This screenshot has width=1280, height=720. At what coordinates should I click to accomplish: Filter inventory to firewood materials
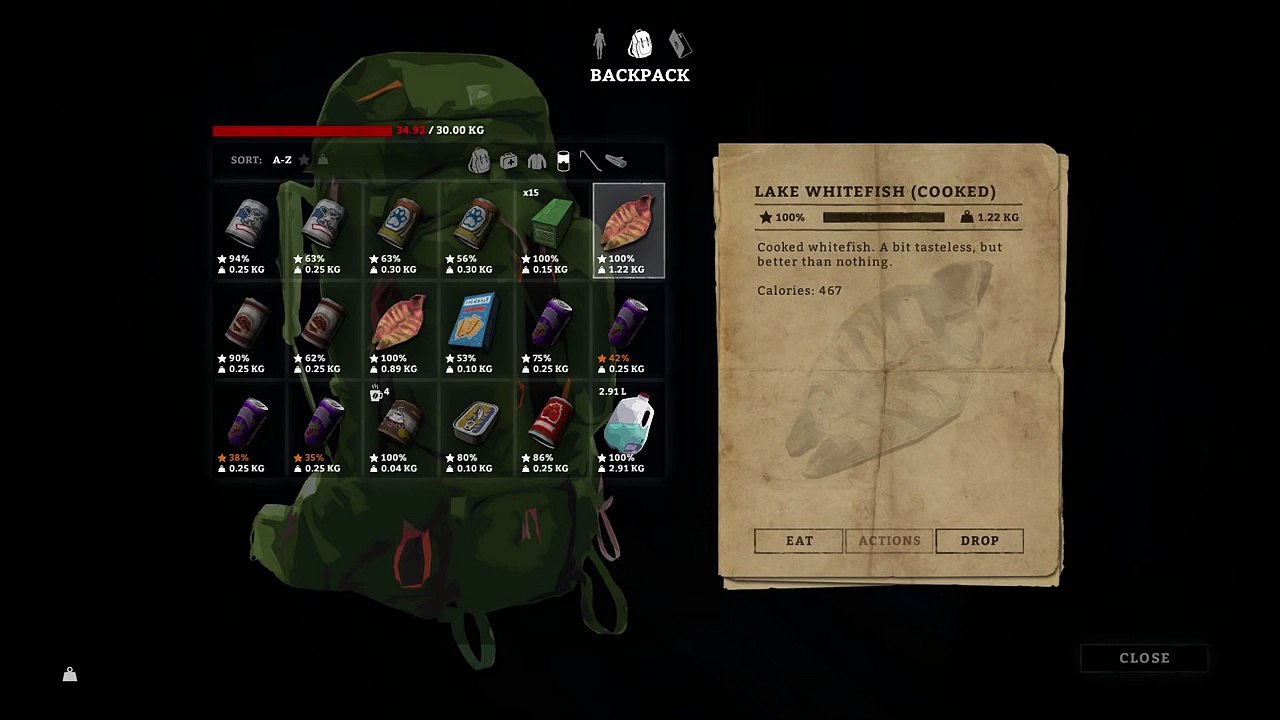click(616, 161)
